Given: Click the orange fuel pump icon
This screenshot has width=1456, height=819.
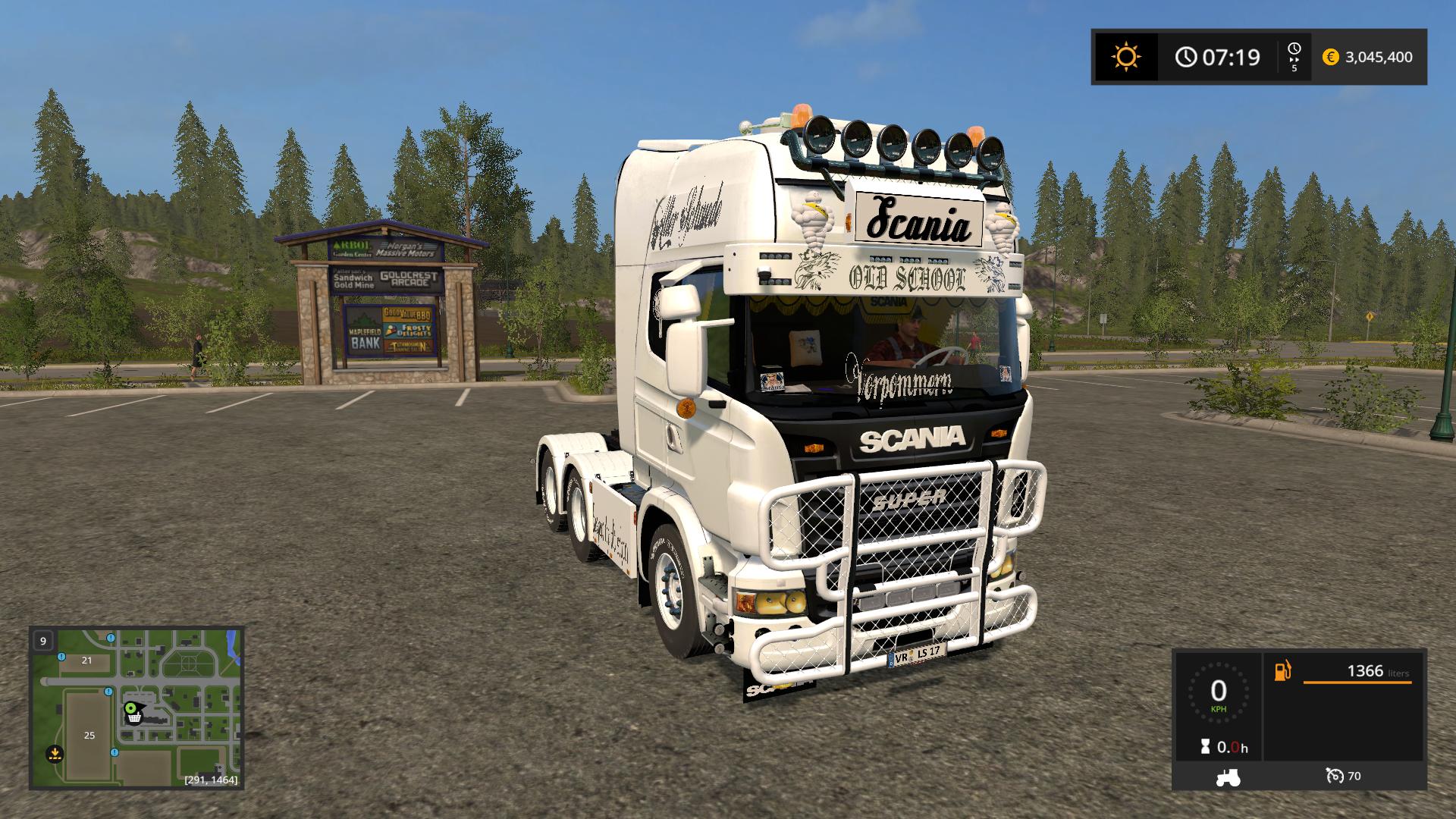Looking at the screenshot, I should tap(1282, 671).
